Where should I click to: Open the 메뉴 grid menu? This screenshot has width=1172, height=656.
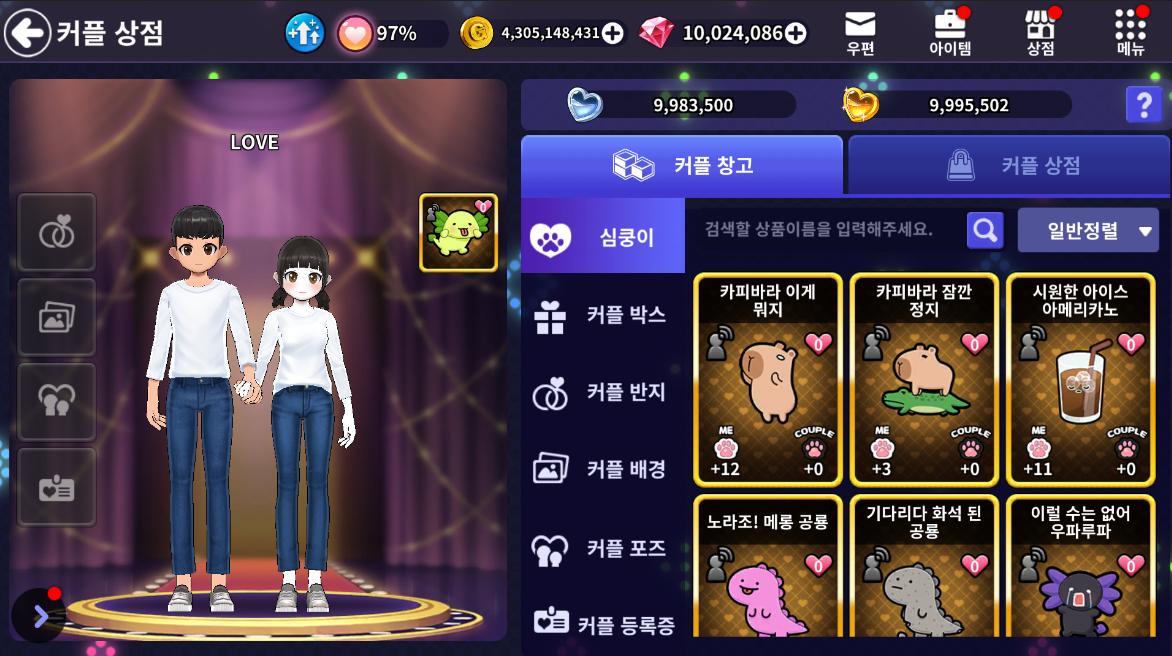pyautogui.click(x=1130, y=32)
